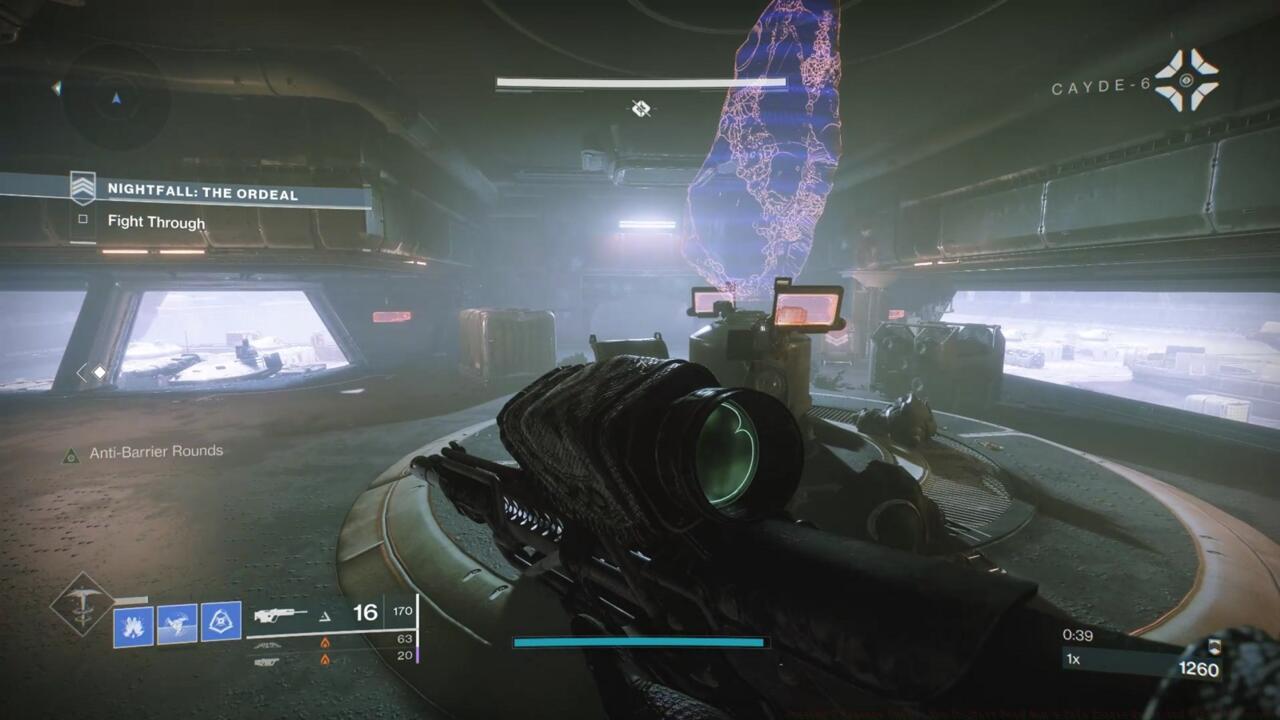Click the 1x score multiplier
The image size is (1280, 720).
1075,659
